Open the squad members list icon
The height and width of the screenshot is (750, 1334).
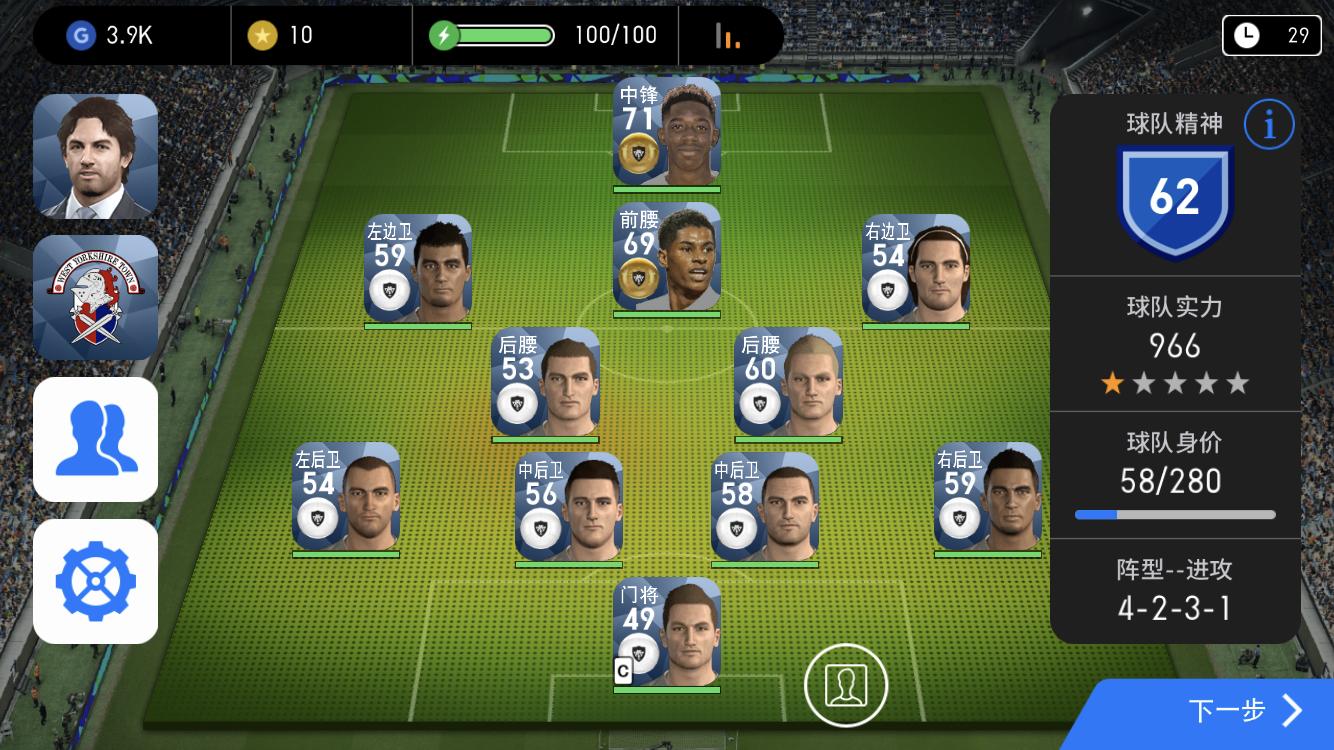coord(96,439)
